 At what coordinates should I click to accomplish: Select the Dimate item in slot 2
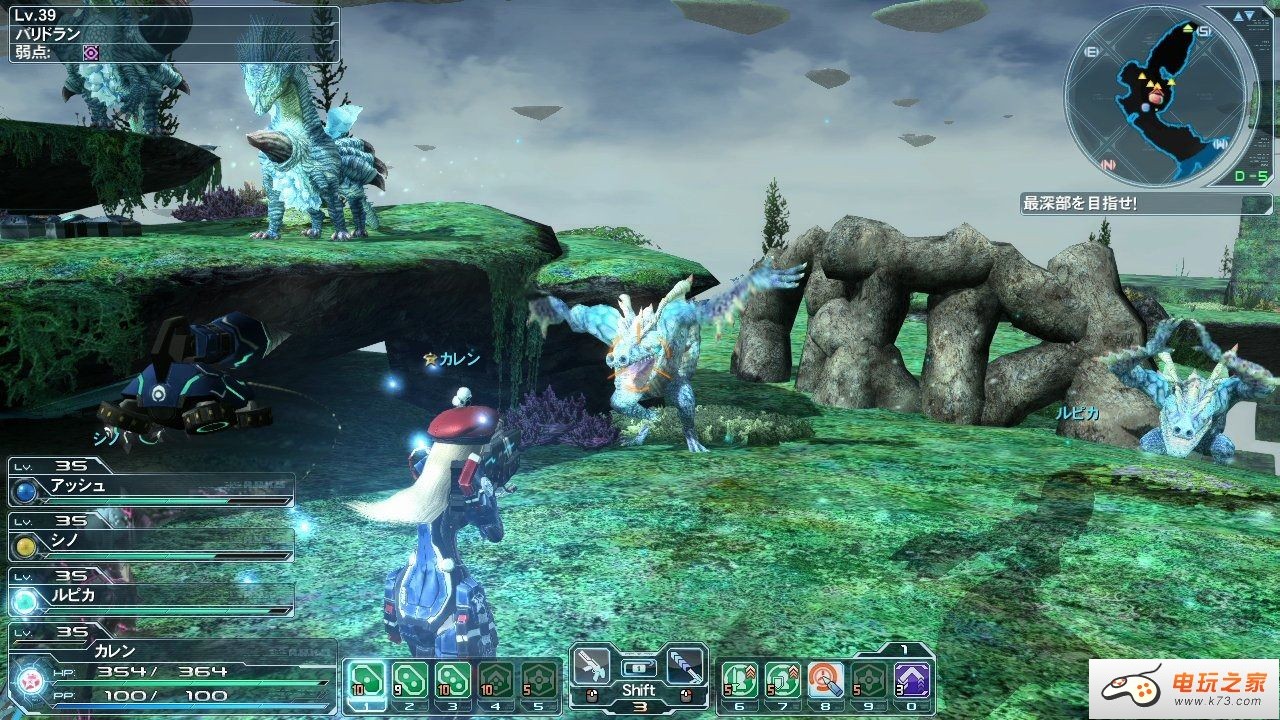coord(410,681)
